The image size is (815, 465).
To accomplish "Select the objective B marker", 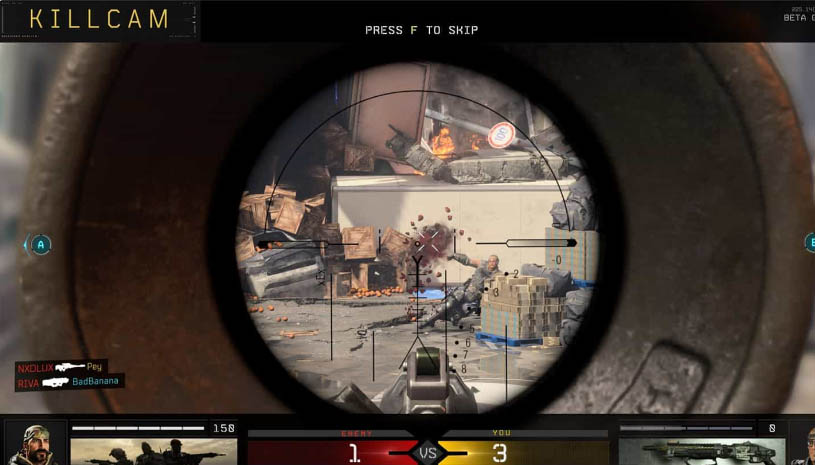I will tap(811, 243).
